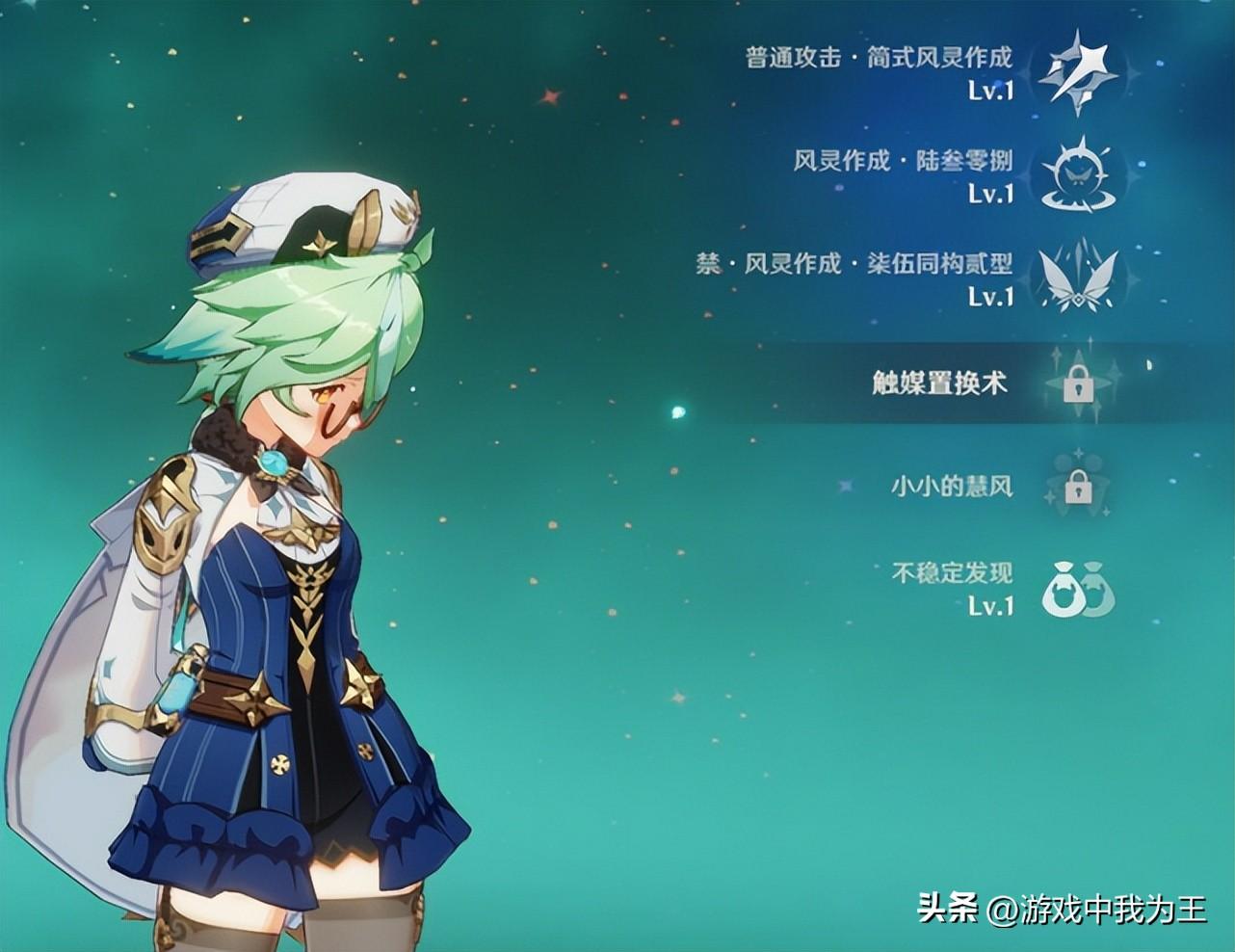Image resolution: width=1235 pixels, height=952 pixels.
Task: Toggle the highlighted 触媒置换术 row
Action: tap(939, 383)
